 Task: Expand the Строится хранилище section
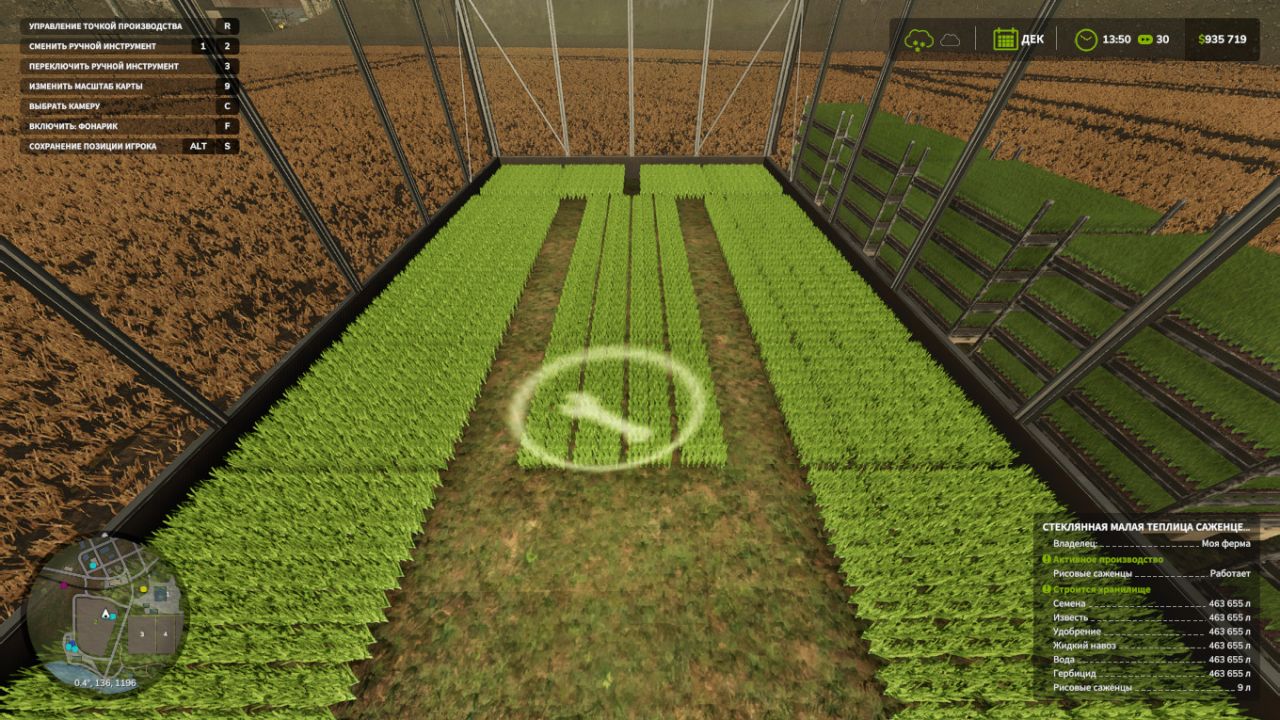(1100, 590)
